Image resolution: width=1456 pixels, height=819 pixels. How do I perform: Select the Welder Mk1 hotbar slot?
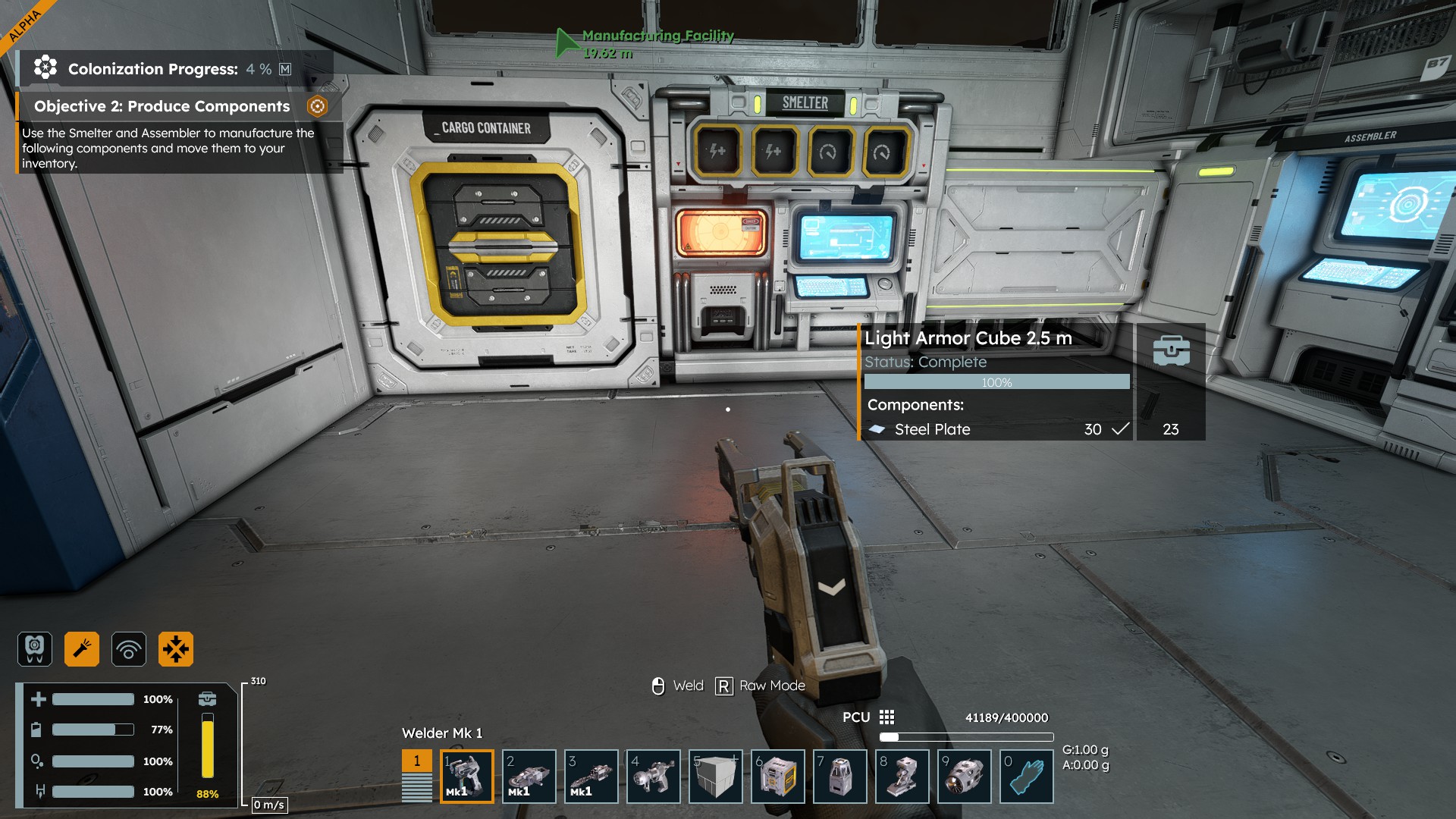[x=466, y=776]
